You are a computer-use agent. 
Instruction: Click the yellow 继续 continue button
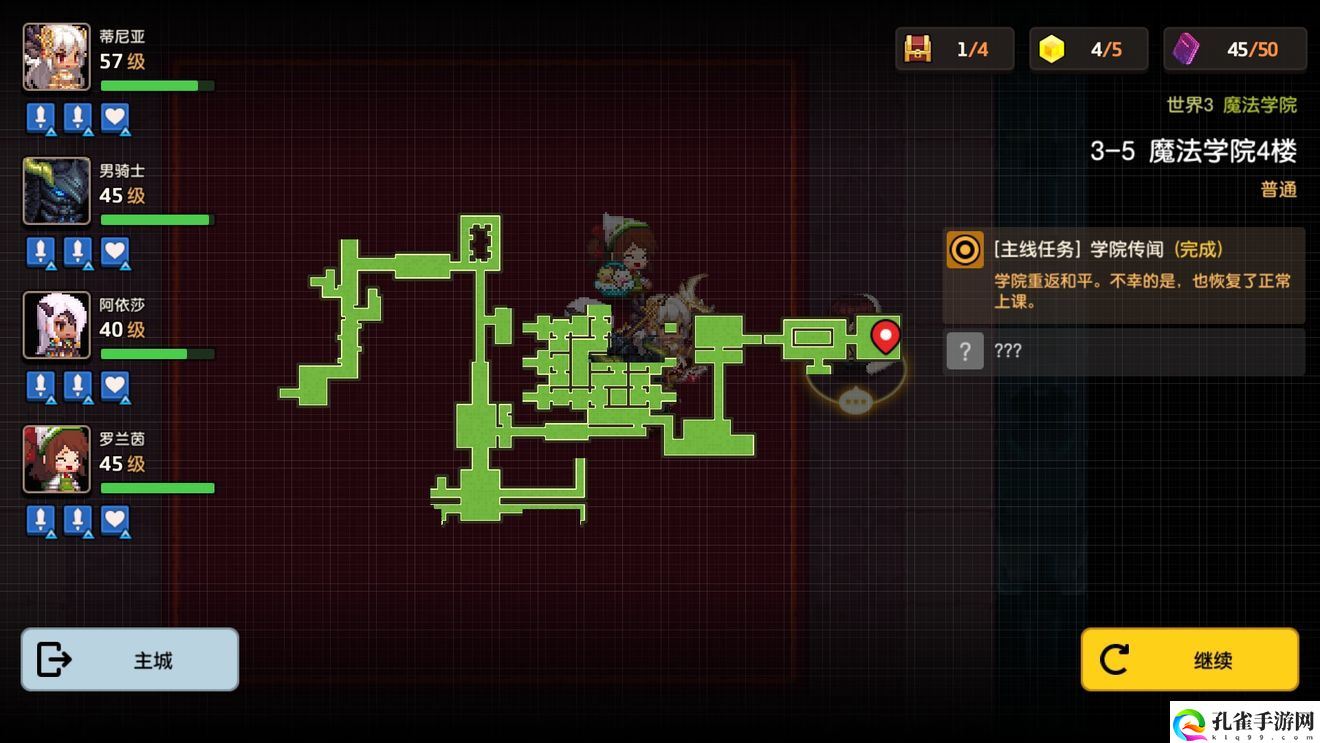[1189, 660]
